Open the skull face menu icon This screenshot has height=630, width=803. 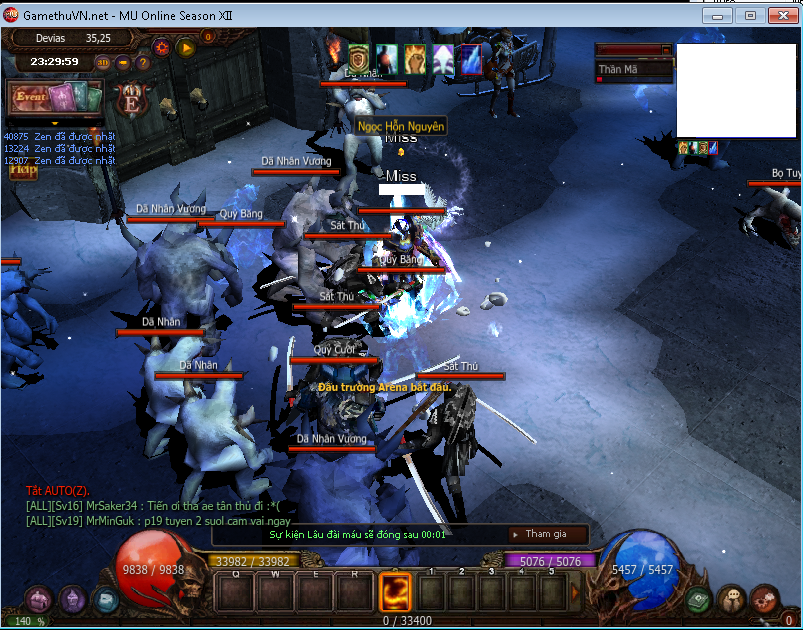tap(732, 599)
